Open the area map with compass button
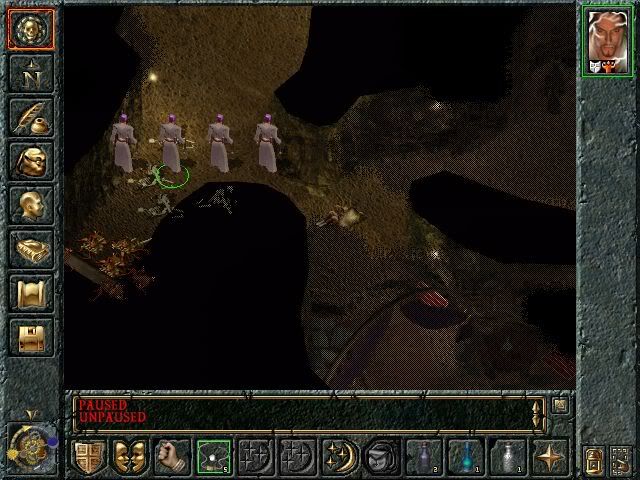The width and height of the screenshot is (640, 480). click(x=30, y=73)
